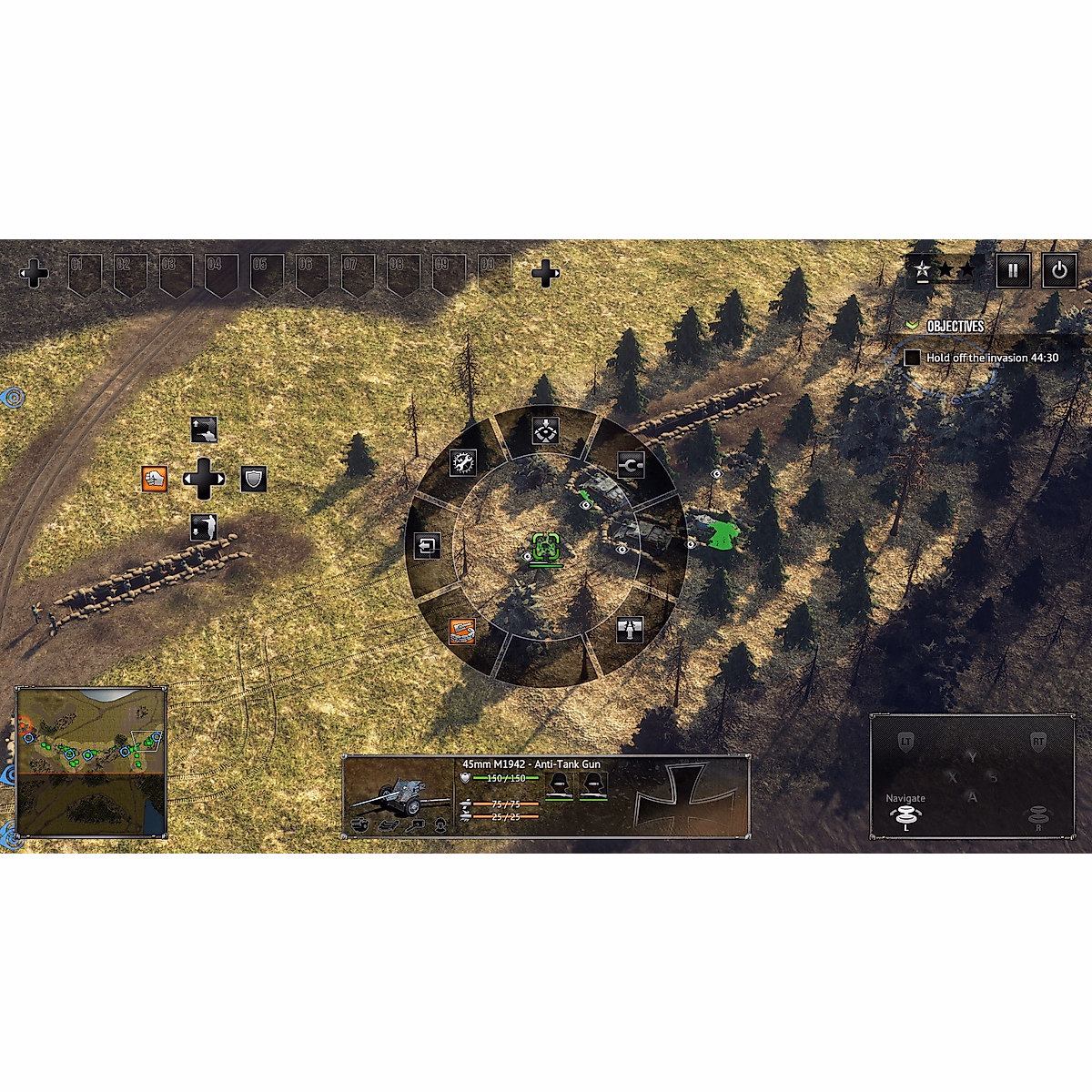Activate the orange tank tracks command

point(462,631)
